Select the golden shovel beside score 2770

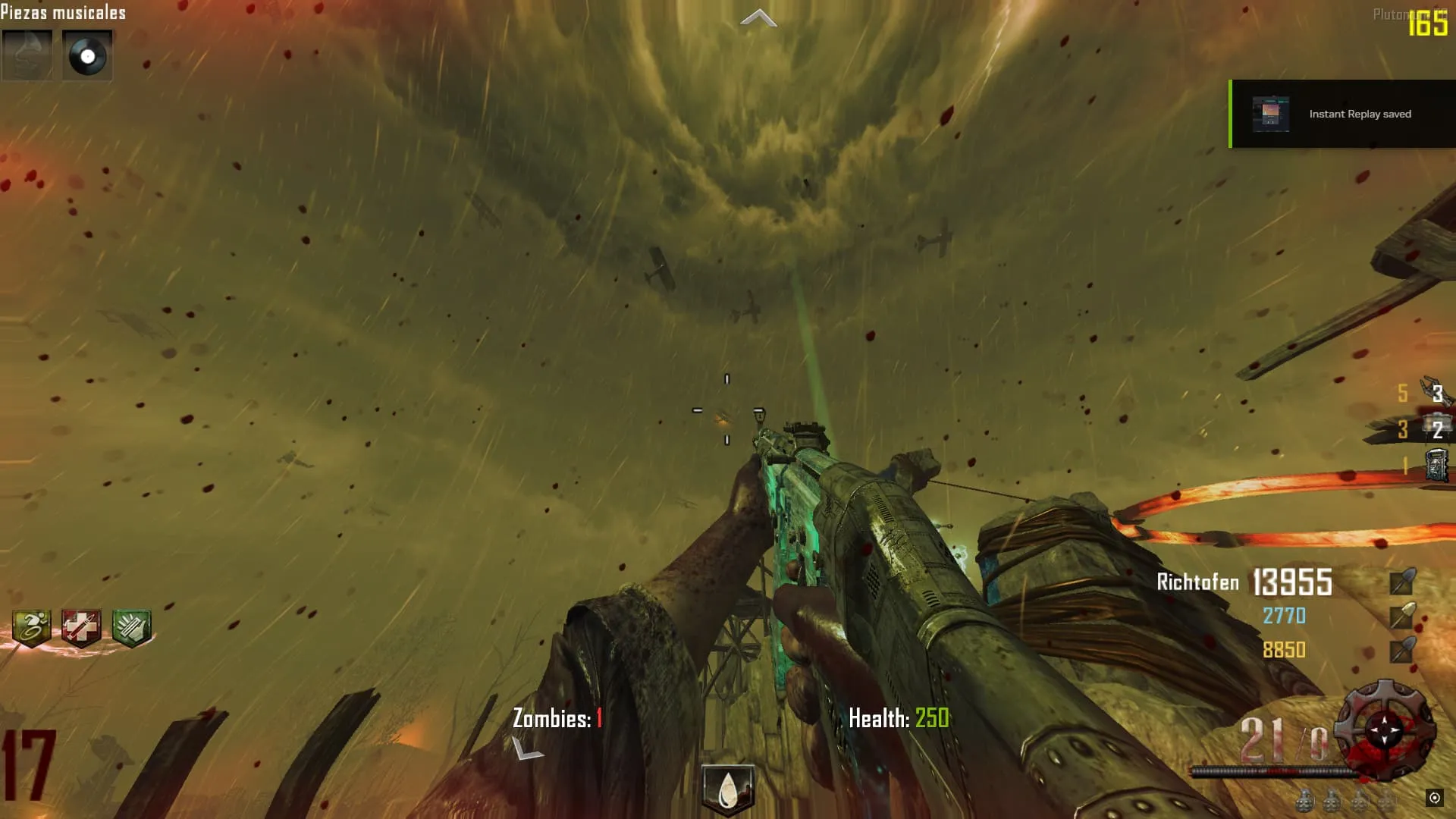(x=1401, y=616)
